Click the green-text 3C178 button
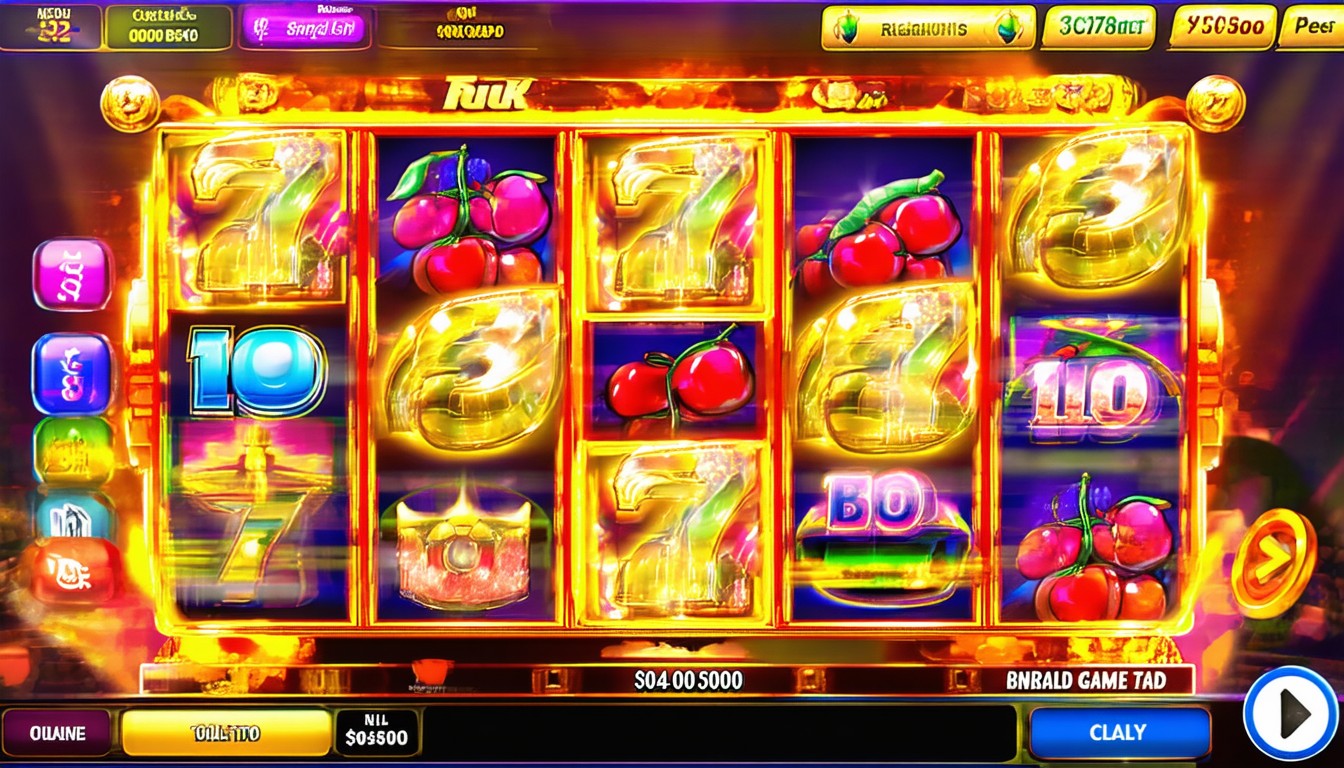Image resolution: width=1344 pixels, height=768 pixels. [1097, 28]
